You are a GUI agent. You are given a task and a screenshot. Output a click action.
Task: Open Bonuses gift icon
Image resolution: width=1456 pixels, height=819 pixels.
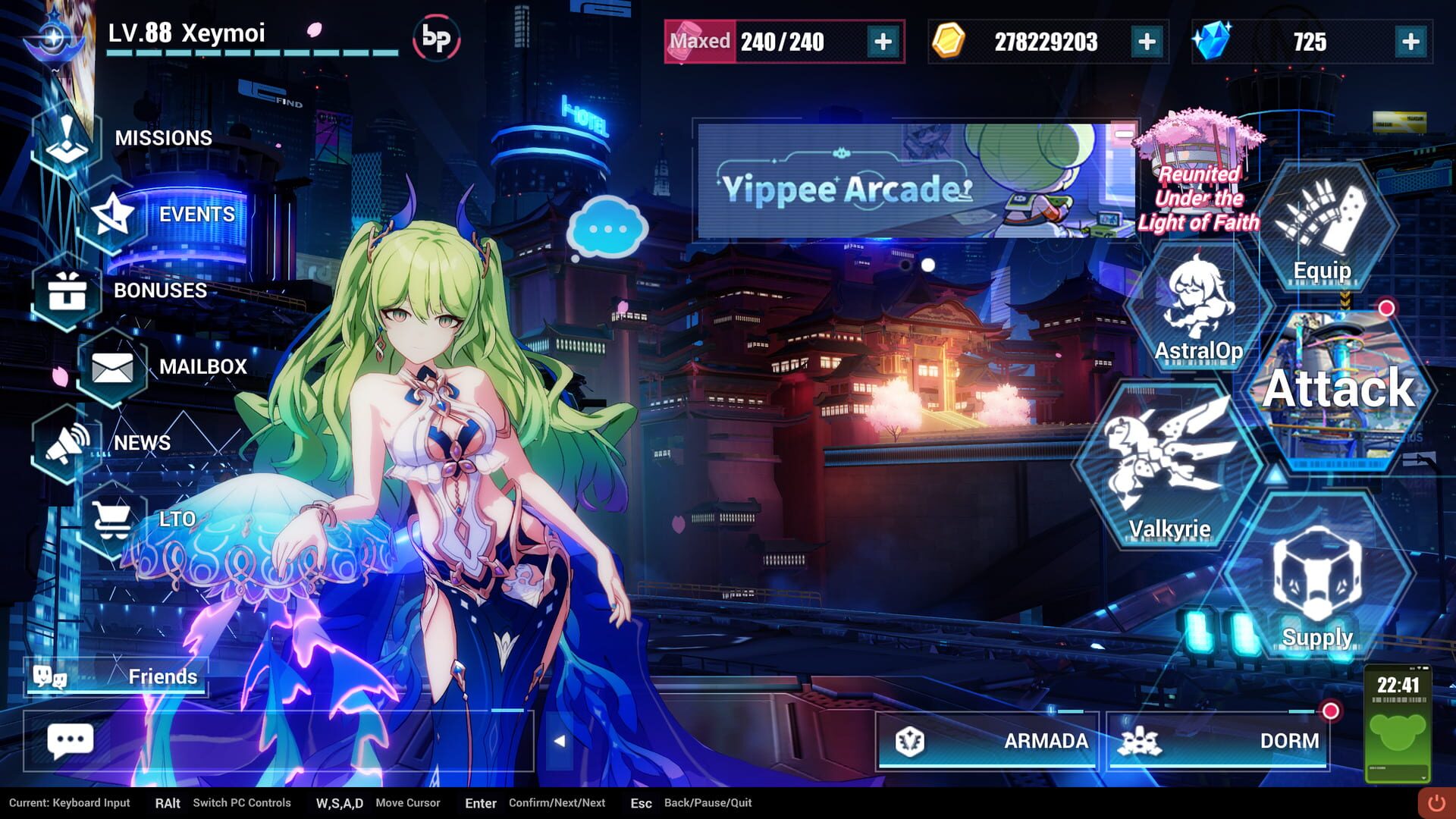pos(68,290)
